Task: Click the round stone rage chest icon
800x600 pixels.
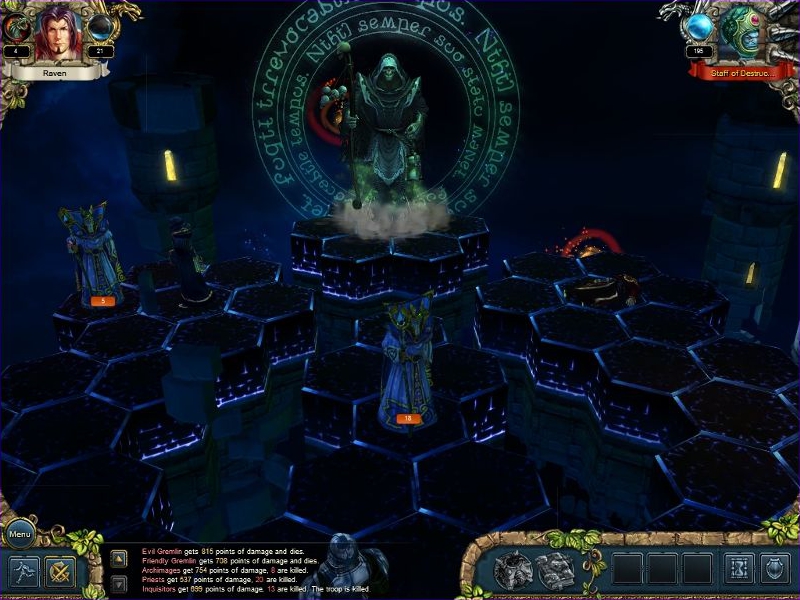Action: coord(513,570)
